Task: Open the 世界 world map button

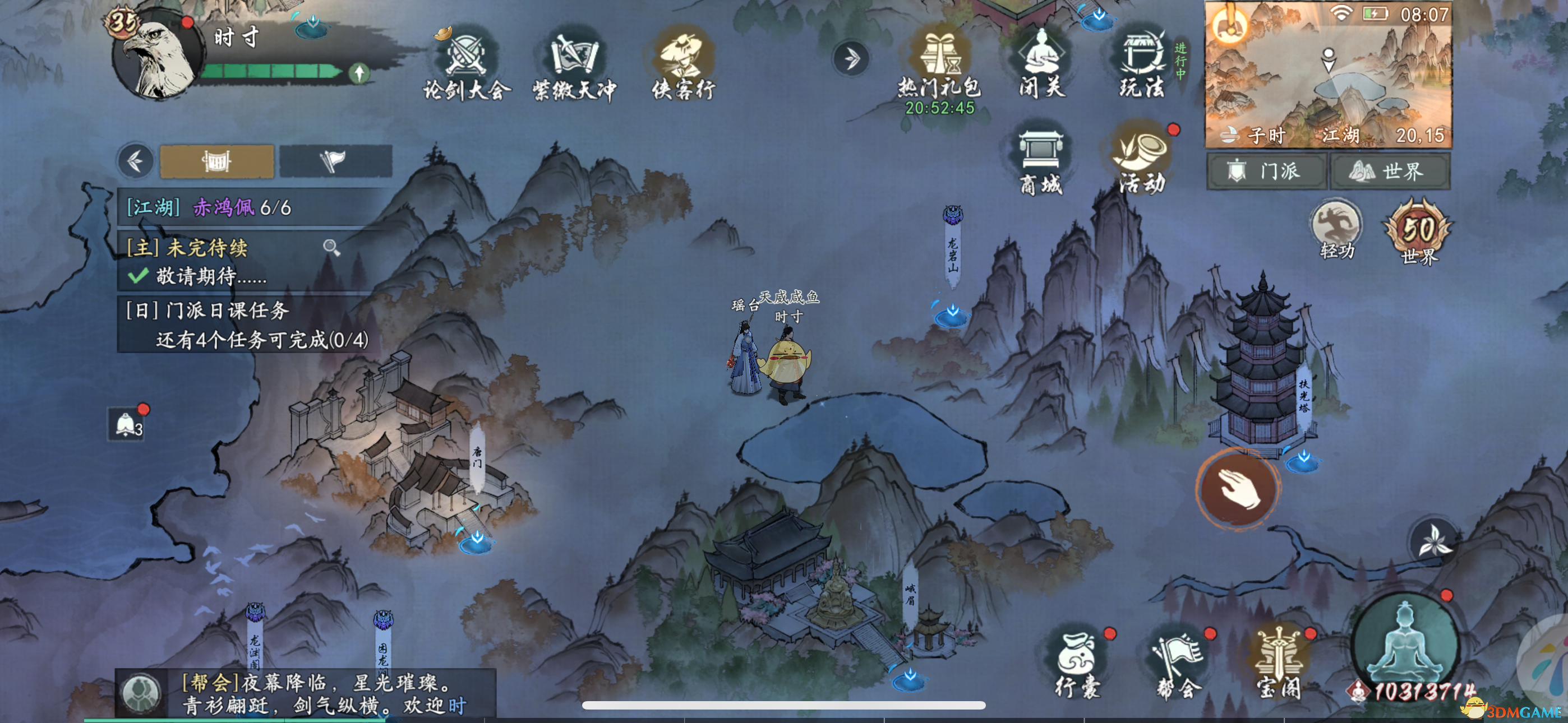Action: [1390, 171]
